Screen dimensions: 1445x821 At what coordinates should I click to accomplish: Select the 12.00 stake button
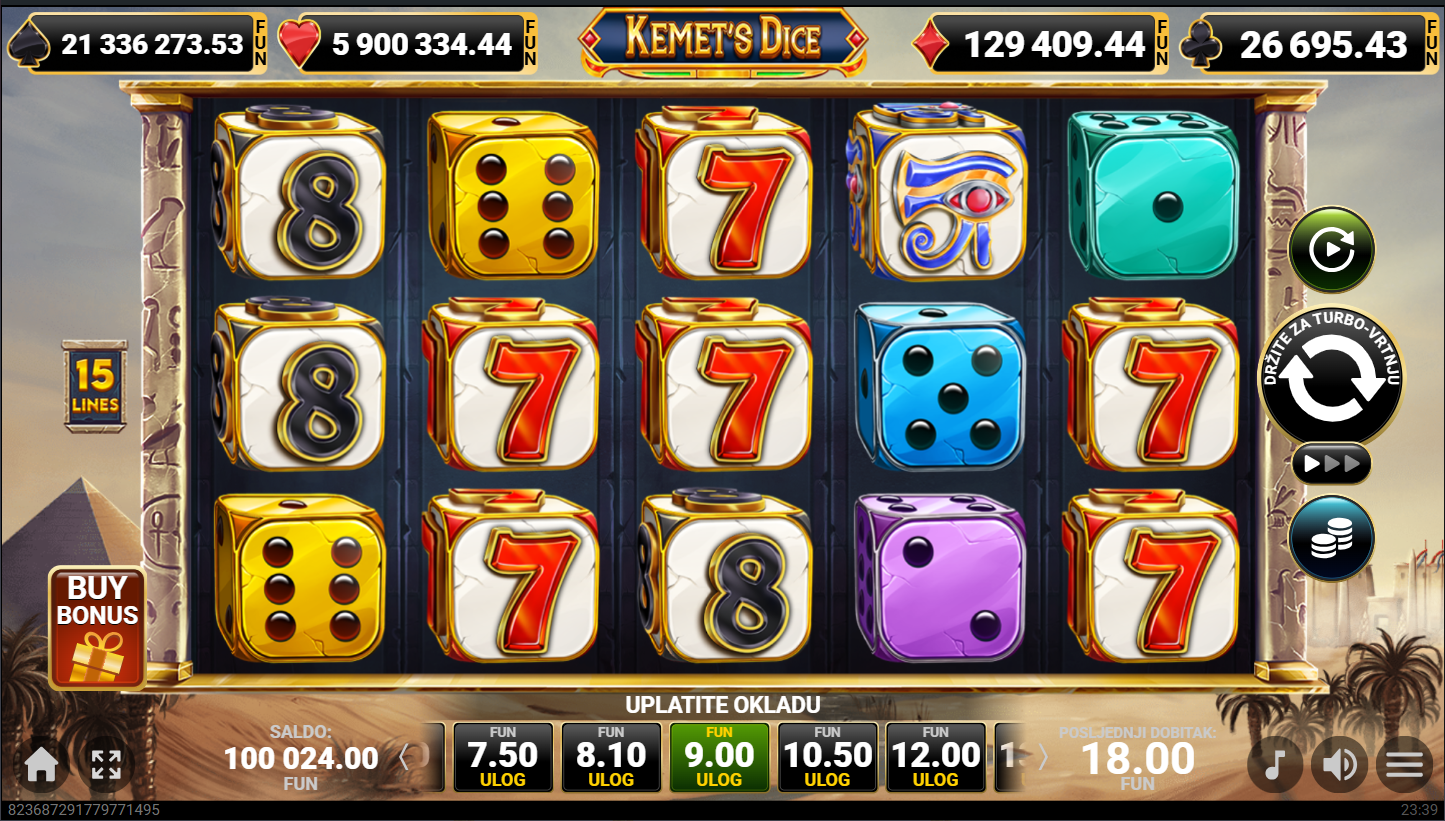pos(935,759)
